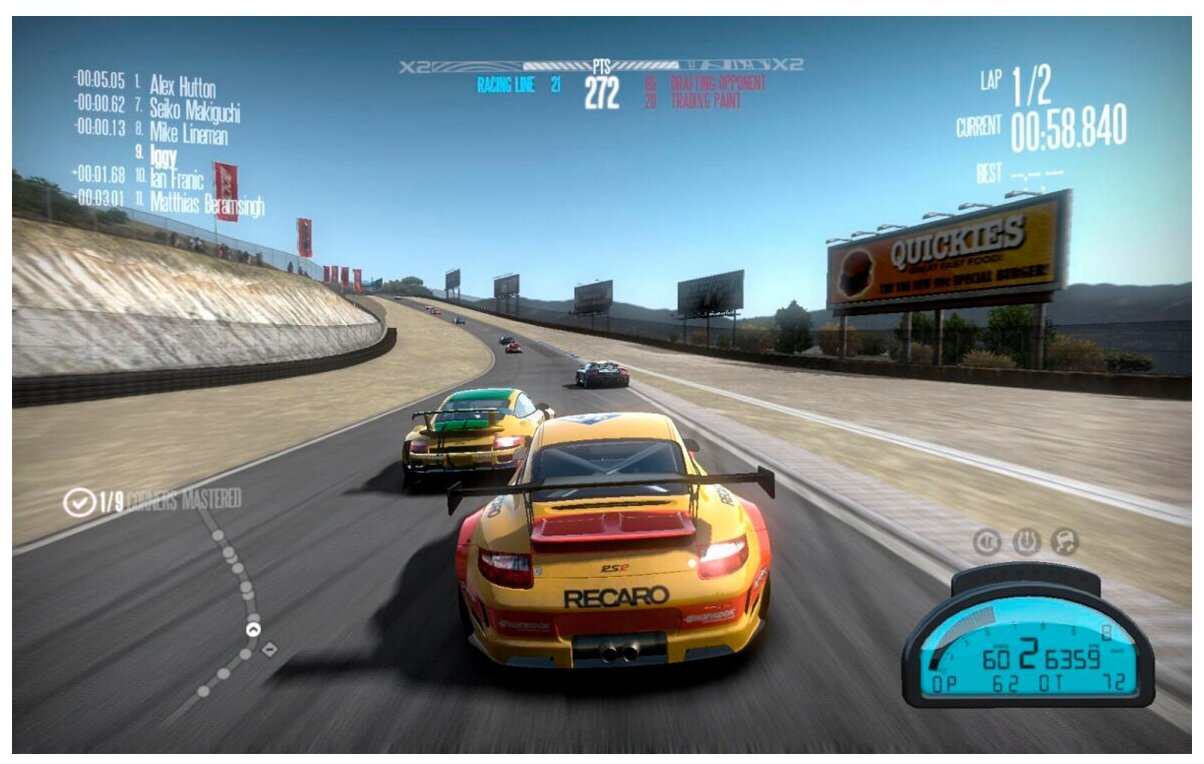1204x764 pixels.
Task: Select Alex Hutton in the standings list
Action: (x=182, y=86)
